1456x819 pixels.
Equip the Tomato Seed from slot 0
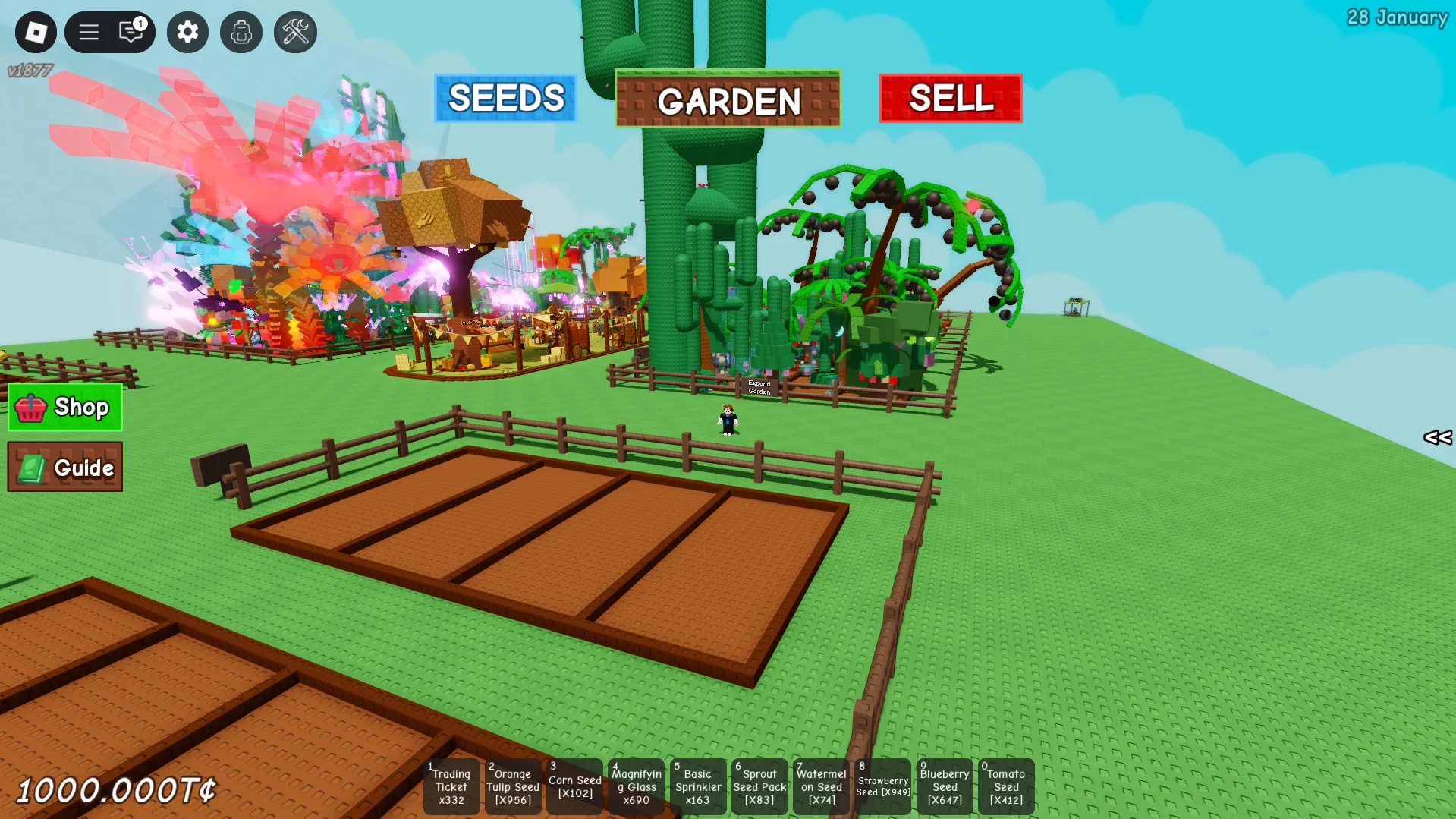1006,786
